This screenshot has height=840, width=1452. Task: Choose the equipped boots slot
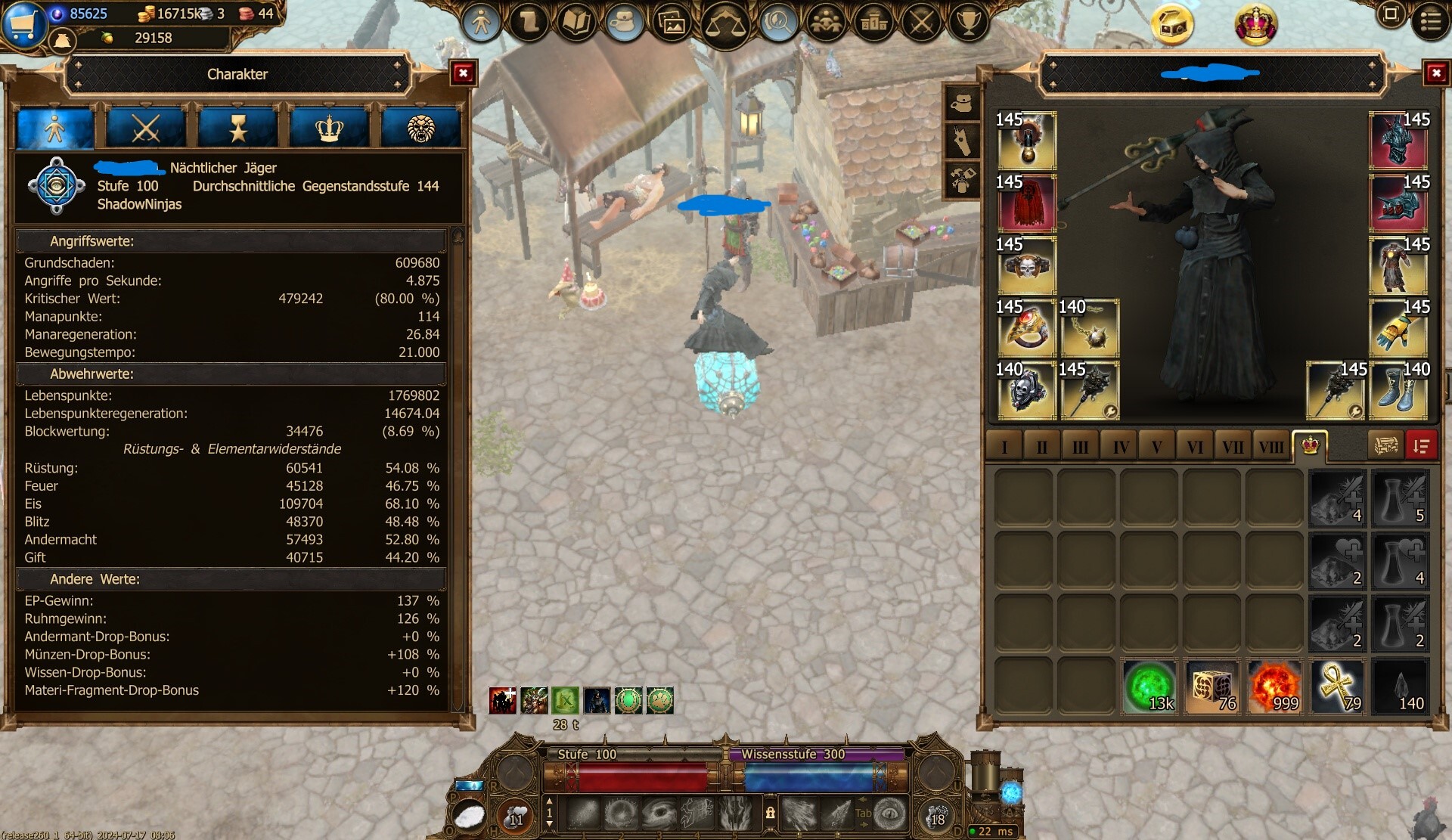(x=1398, y=391)
